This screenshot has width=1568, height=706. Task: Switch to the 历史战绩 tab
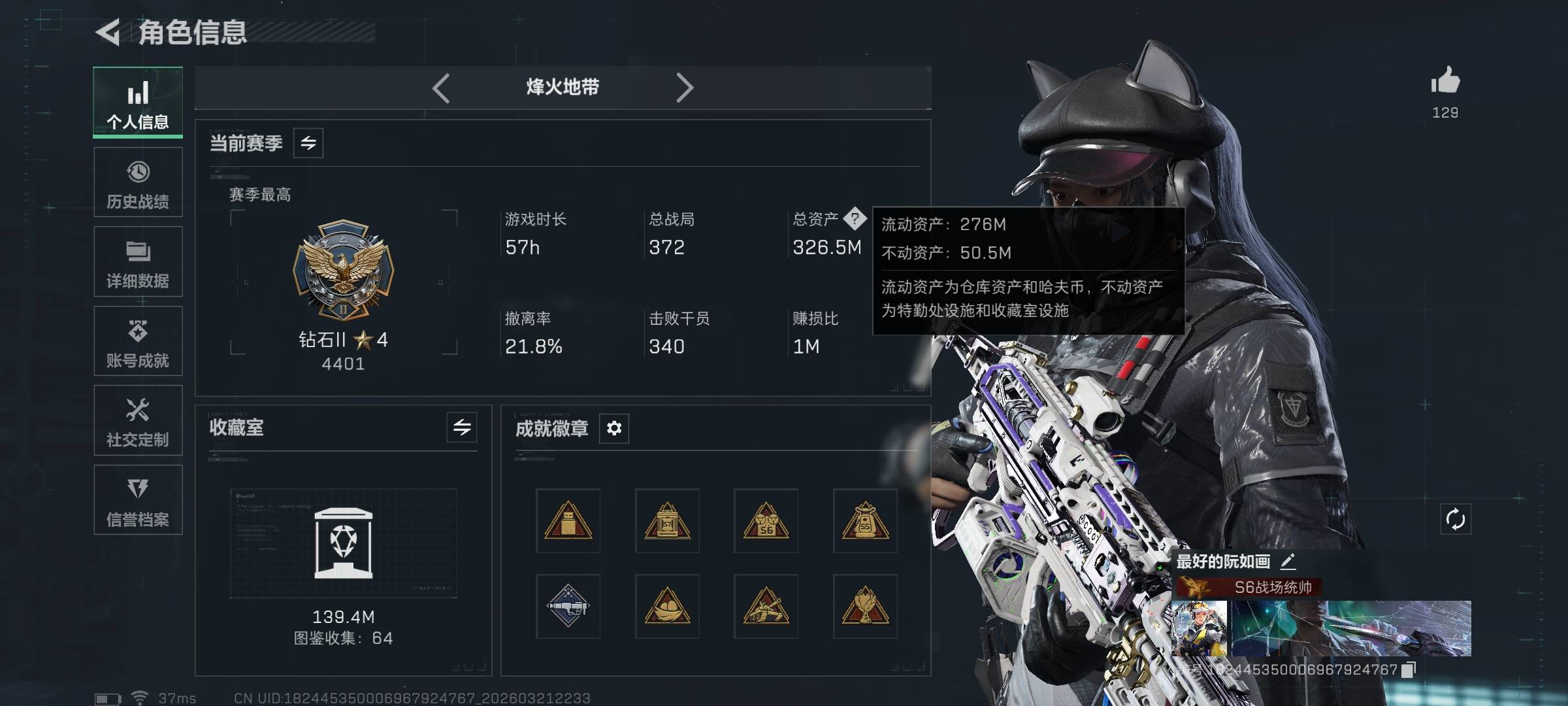(x=138, y=182)
